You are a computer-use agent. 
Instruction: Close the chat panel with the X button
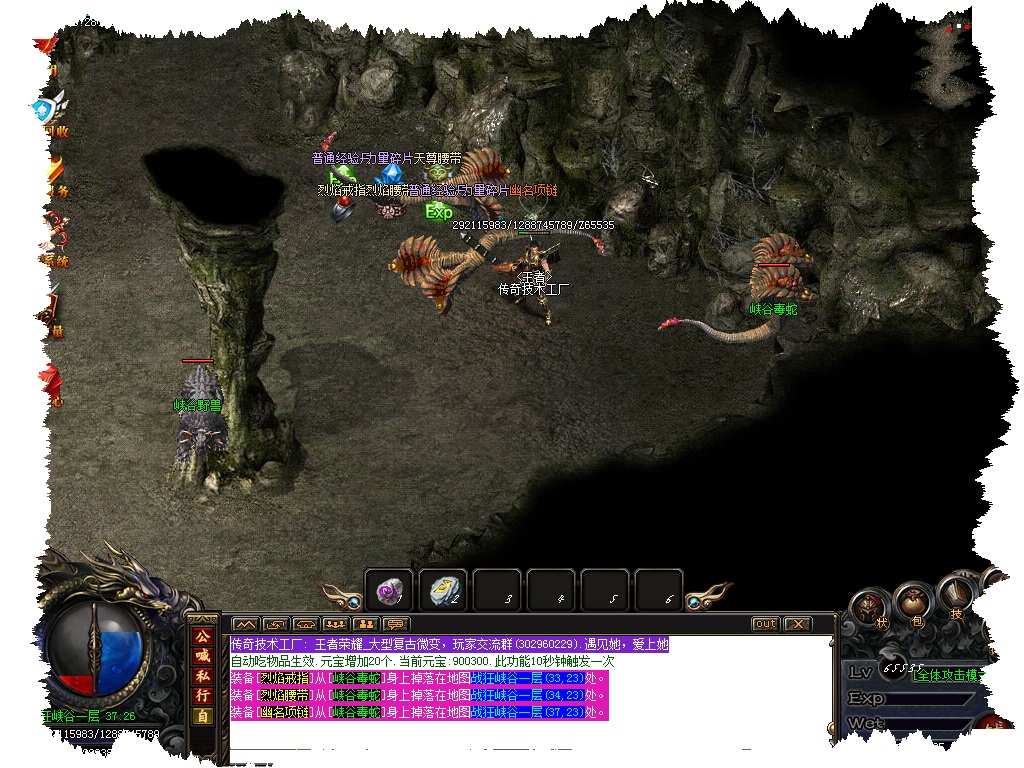pos(797,624)
